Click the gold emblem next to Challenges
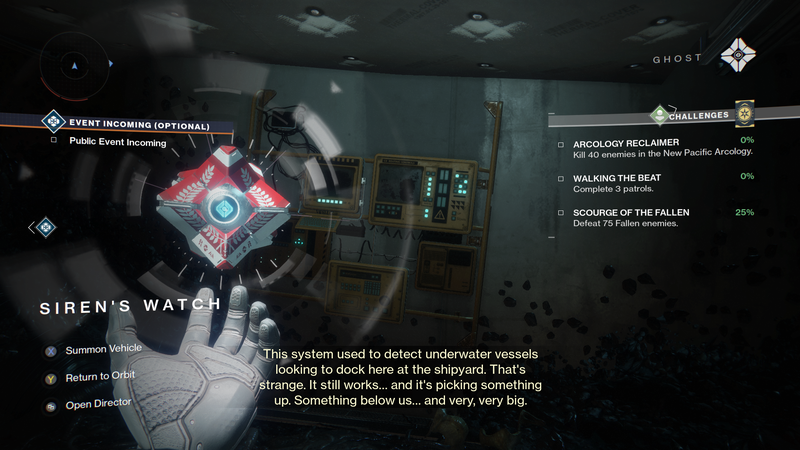The width and height of the screenshot is (800, 450). pos(744,113)
